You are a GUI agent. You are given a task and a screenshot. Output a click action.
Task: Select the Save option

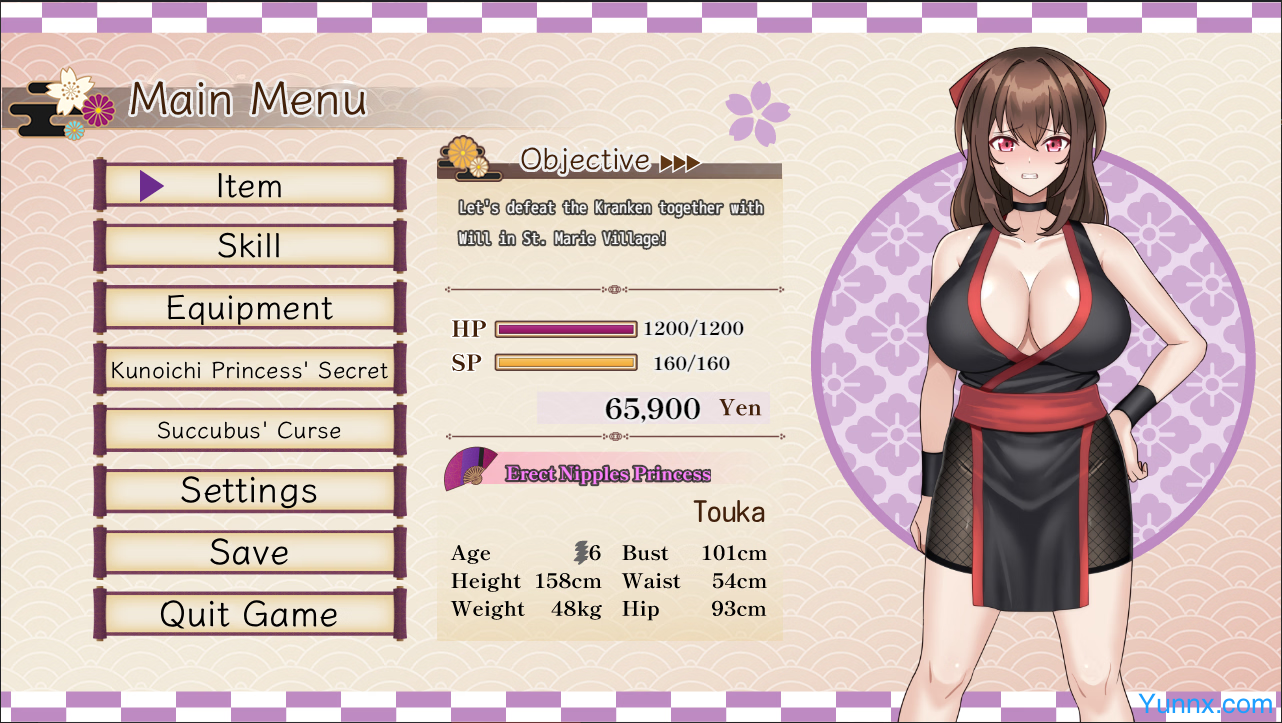(x=249, y=552)
